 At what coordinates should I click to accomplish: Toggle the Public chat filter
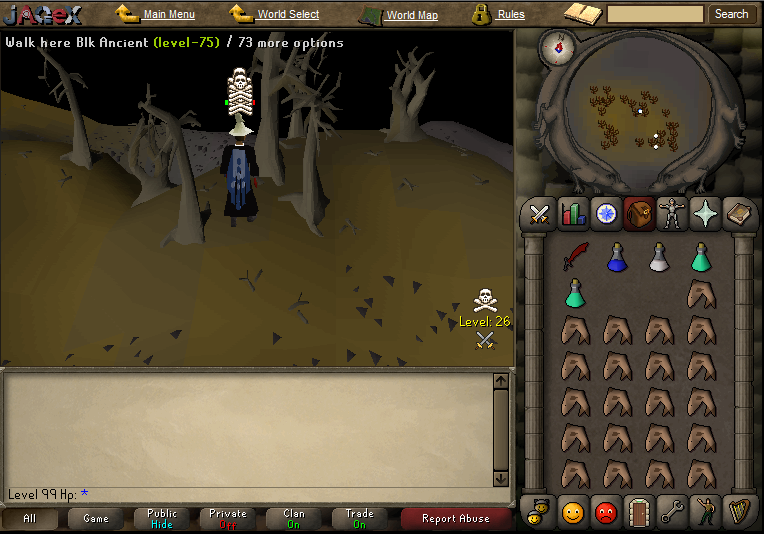pyautogui.click(x=161, y=518)
